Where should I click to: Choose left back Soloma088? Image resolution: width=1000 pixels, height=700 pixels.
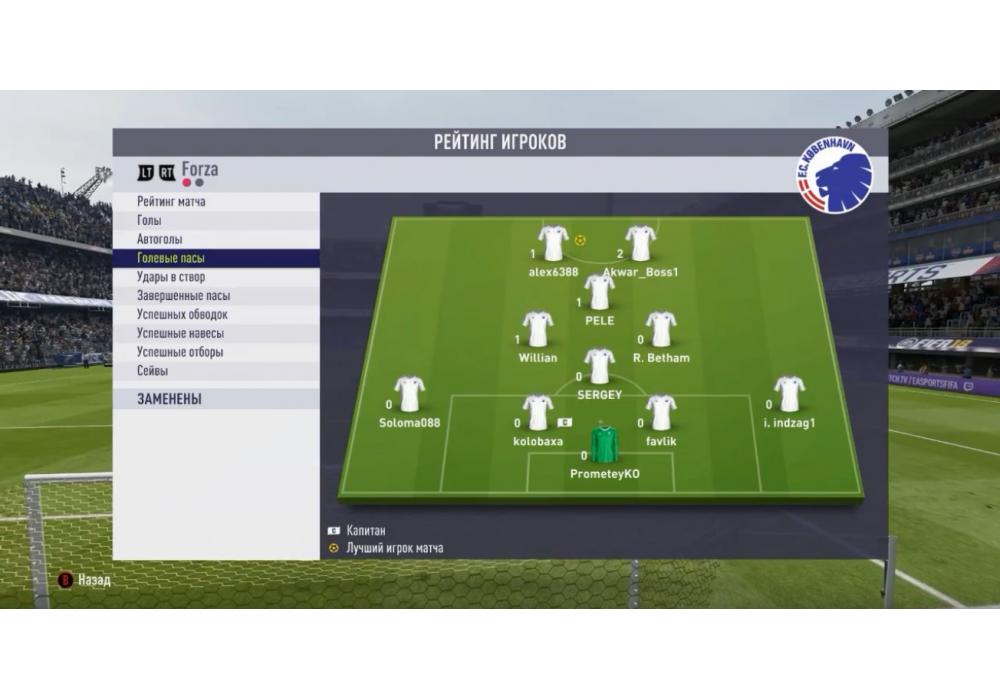(409, 394)
